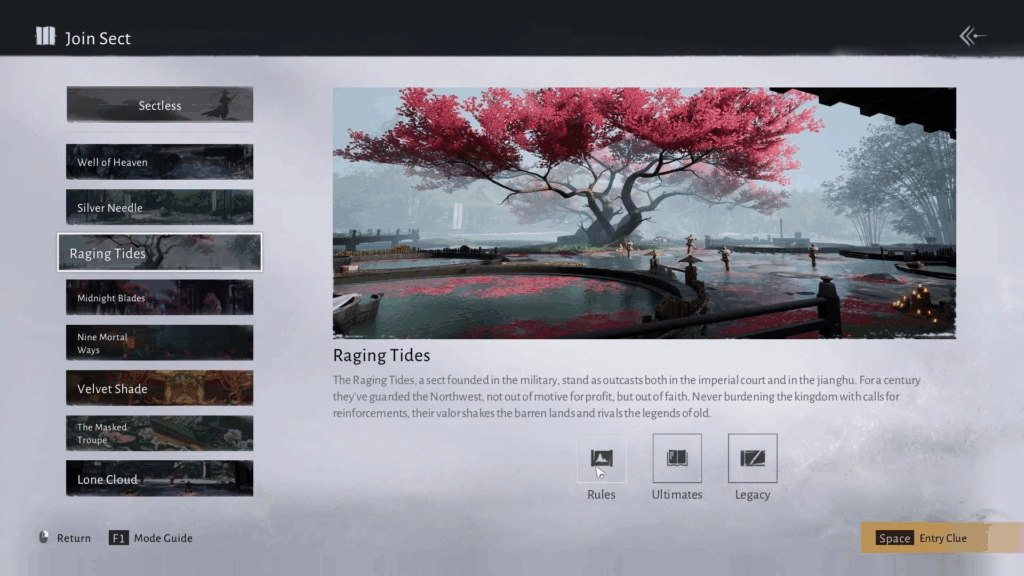Go back using the top-right arrow
This screenshot has width=1024, height=576.
click(x=972, y=37)
